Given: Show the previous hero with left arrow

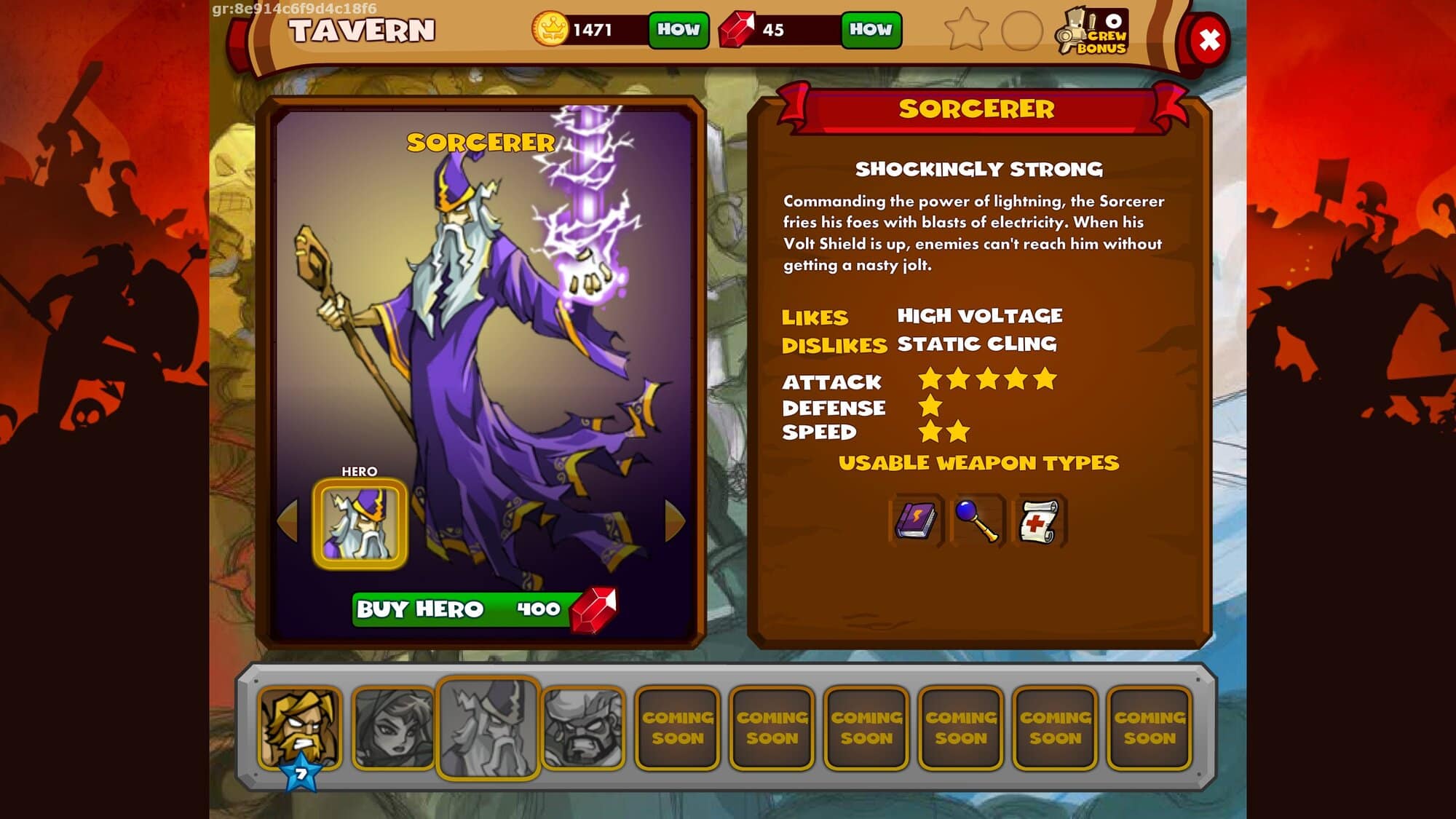Looking at the screenshot, I should click(289, 521).
